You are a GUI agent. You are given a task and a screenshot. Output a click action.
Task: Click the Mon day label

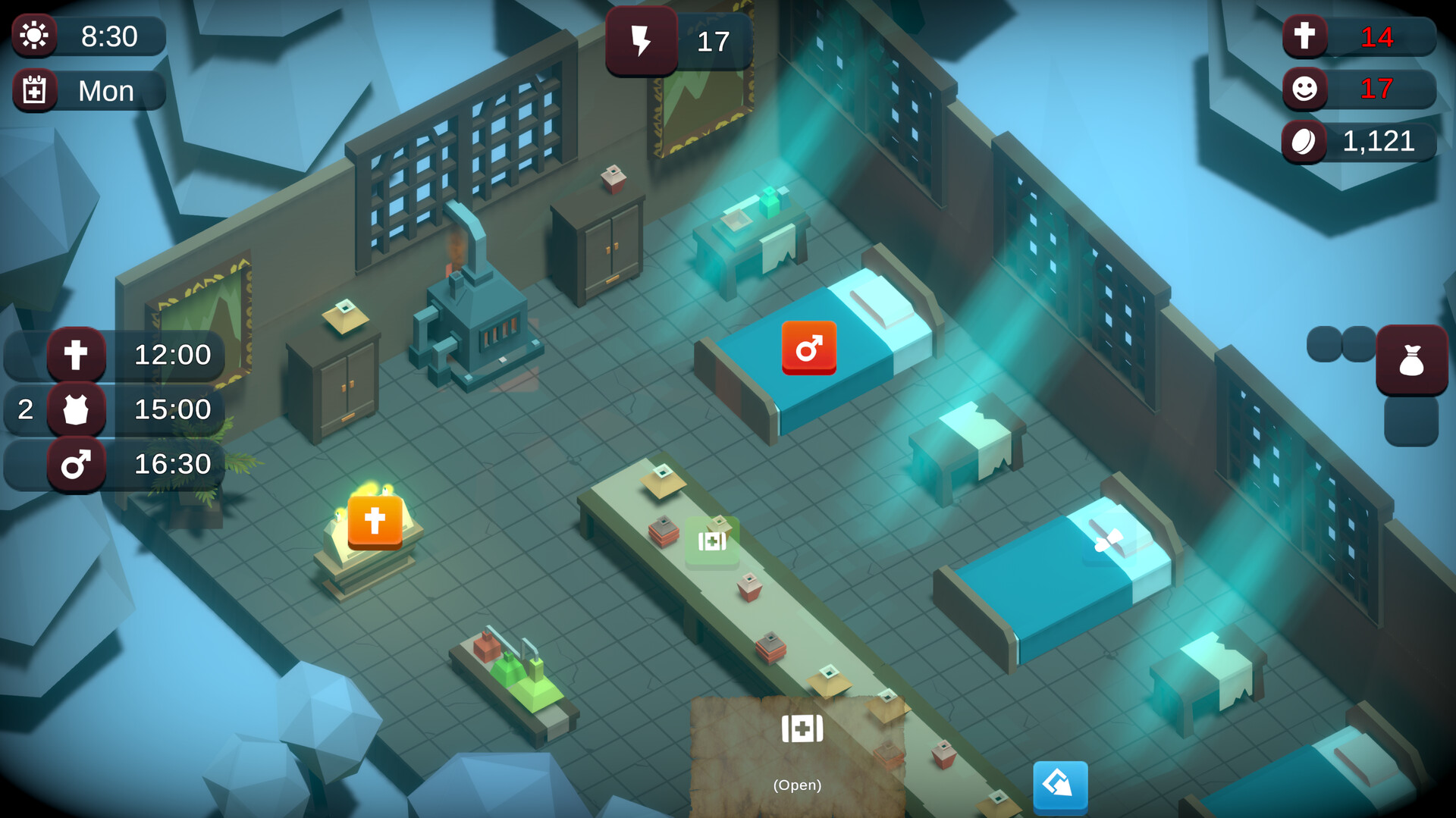click(105, 90)
